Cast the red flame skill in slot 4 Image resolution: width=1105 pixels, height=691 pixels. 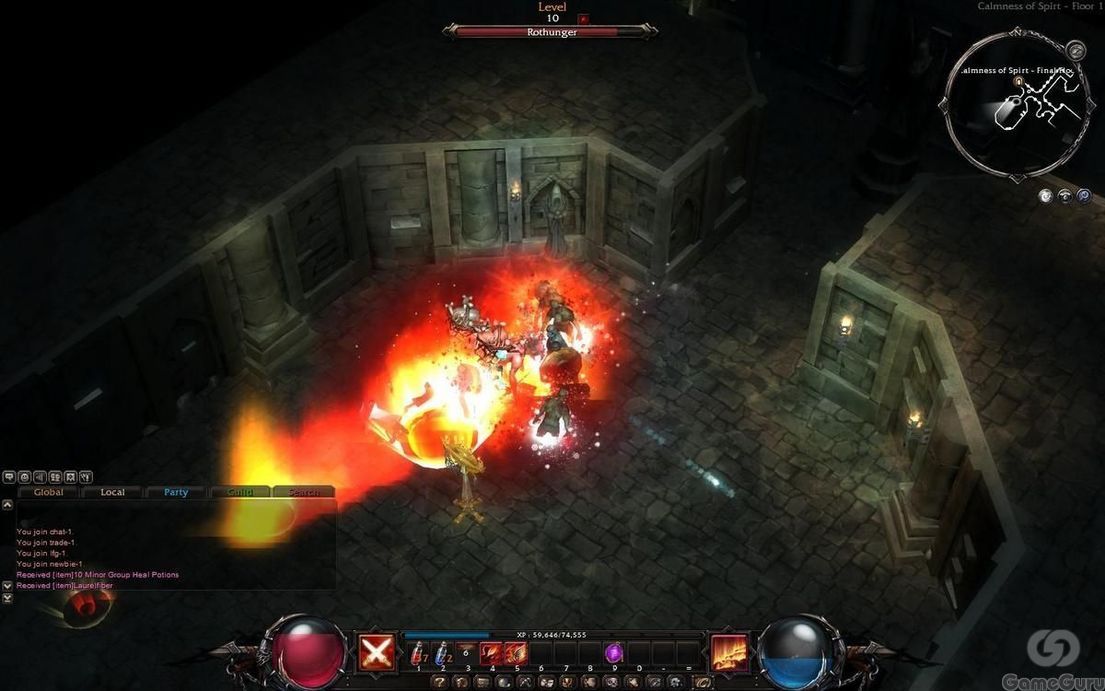click(492, 653)
